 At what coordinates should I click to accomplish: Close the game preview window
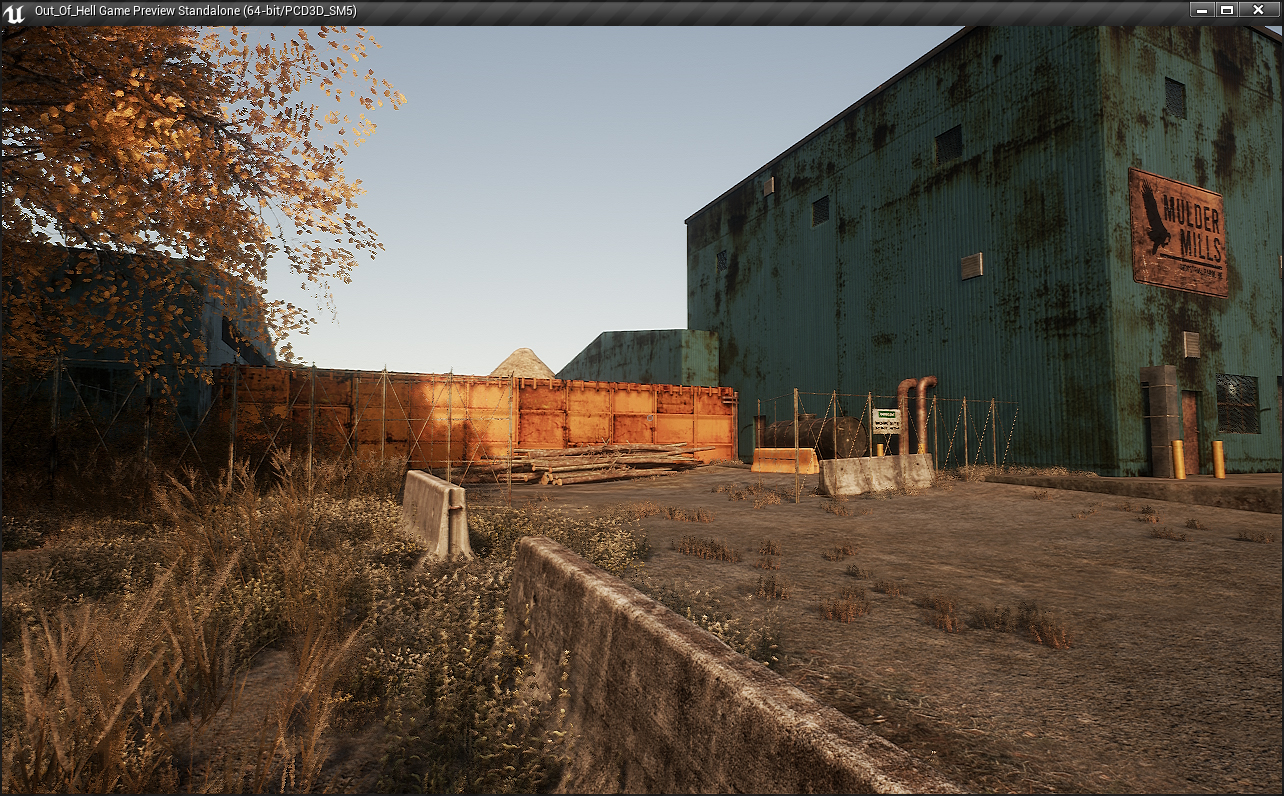[1257, 10]
